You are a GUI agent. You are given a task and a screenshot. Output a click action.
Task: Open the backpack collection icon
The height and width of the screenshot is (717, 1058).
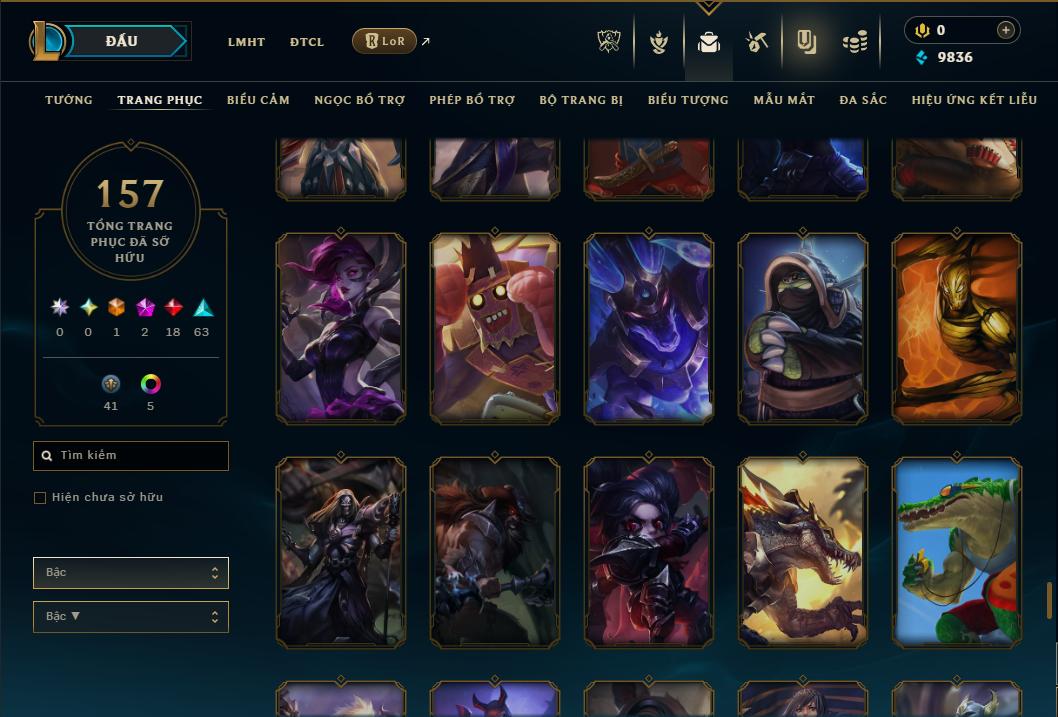(709, 42)
